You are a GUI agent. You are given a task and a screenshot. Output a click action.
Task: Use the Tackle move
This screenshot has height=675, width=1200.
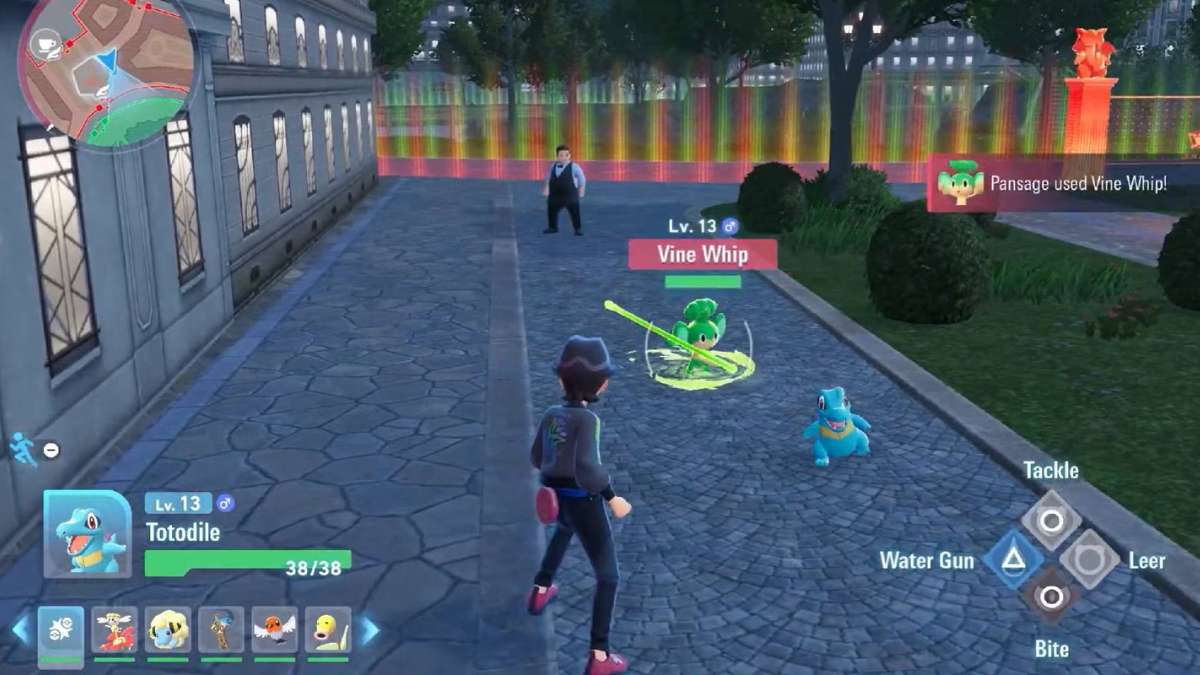1051,519
